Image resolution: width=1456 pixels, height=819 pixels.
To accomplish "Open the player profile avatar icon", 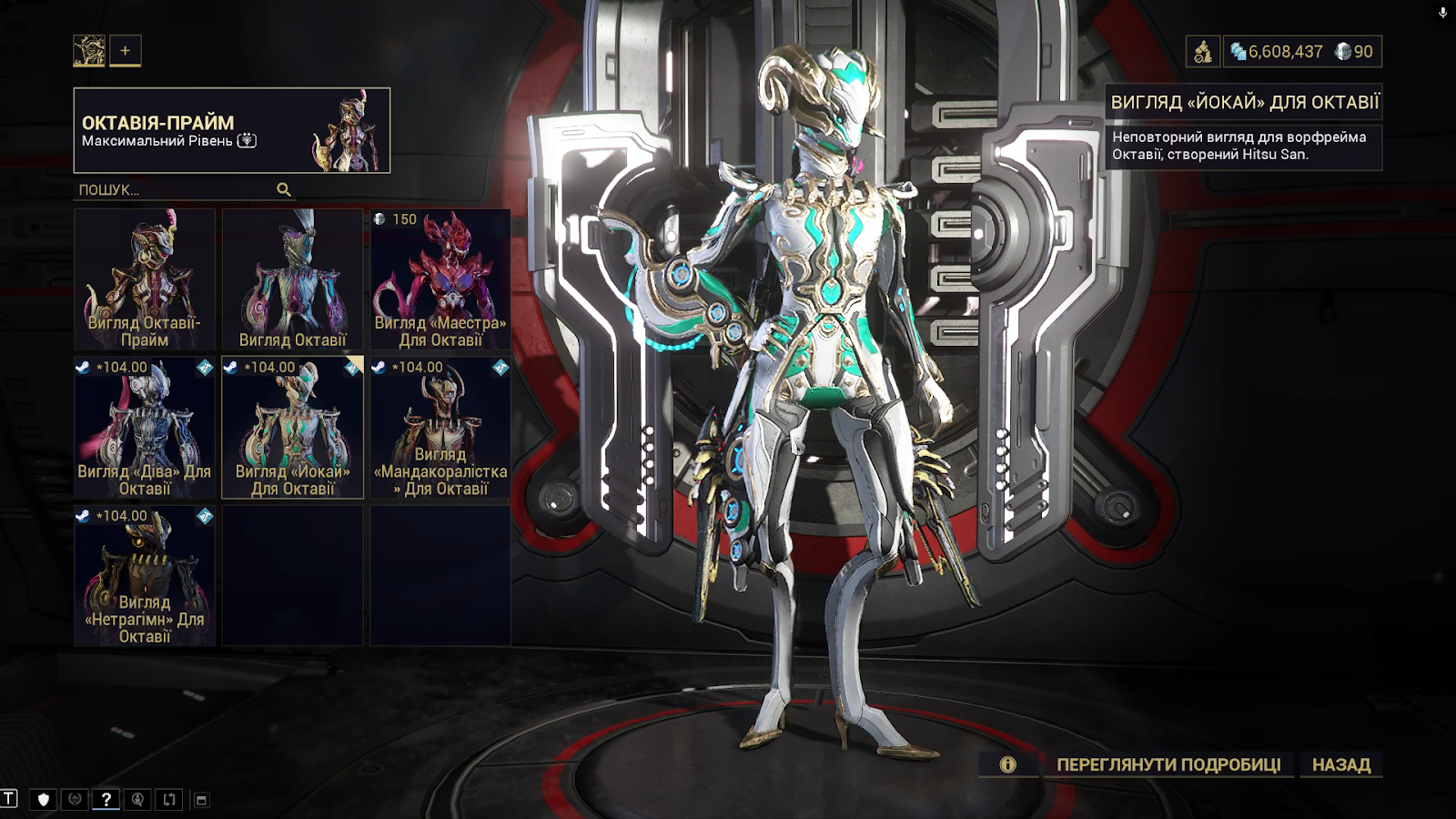I will (89, 51).
